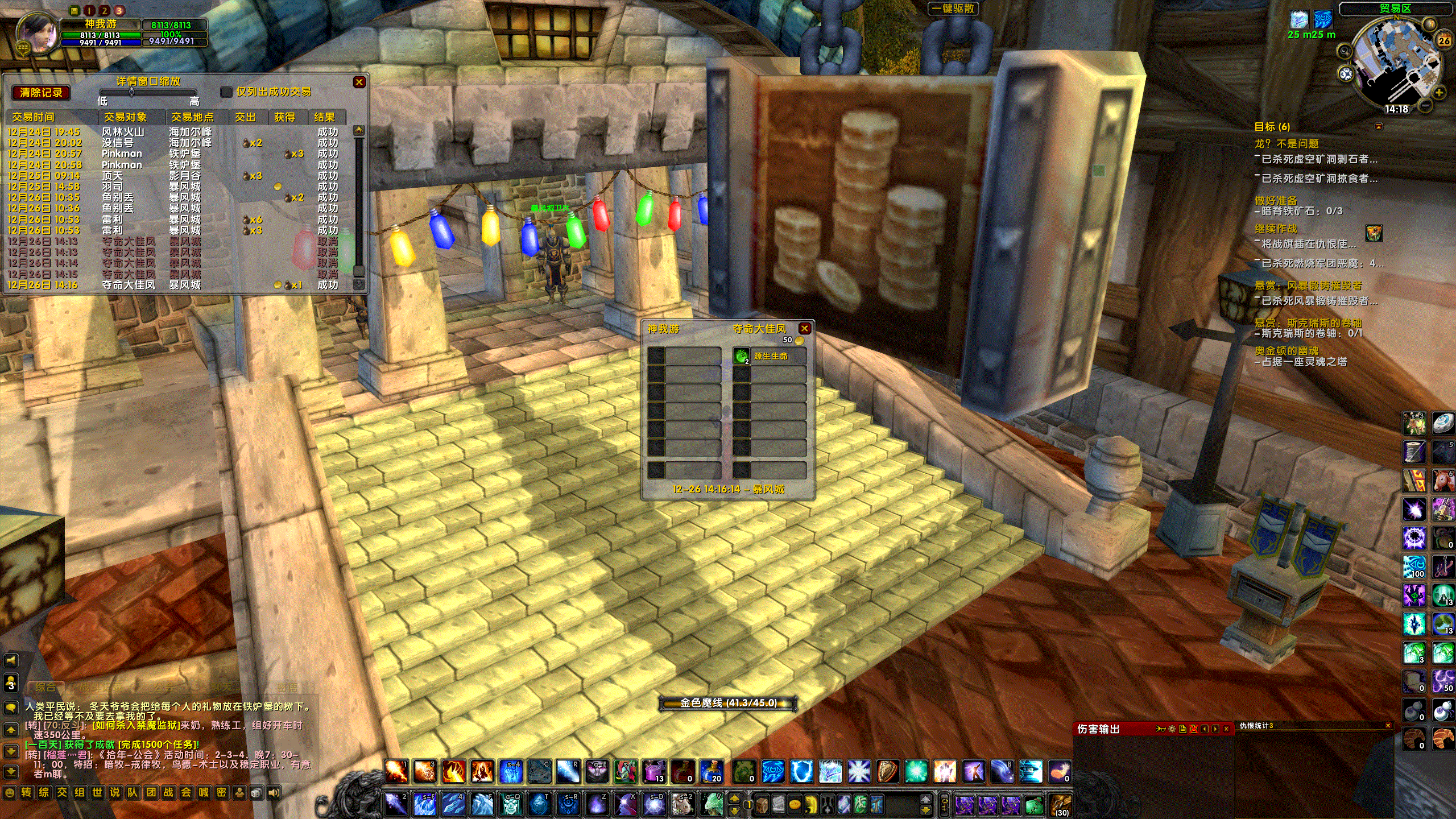
Task: Cast the fireball spell on action bar
Action: [x=396, y=771]
